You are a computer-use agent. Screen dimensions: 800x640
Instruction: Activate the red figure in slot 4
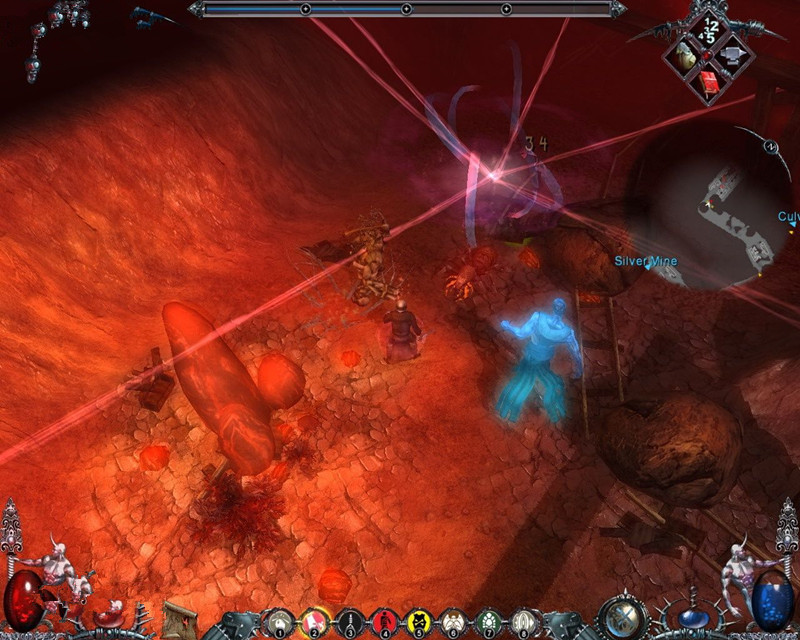tap(382, 620)
